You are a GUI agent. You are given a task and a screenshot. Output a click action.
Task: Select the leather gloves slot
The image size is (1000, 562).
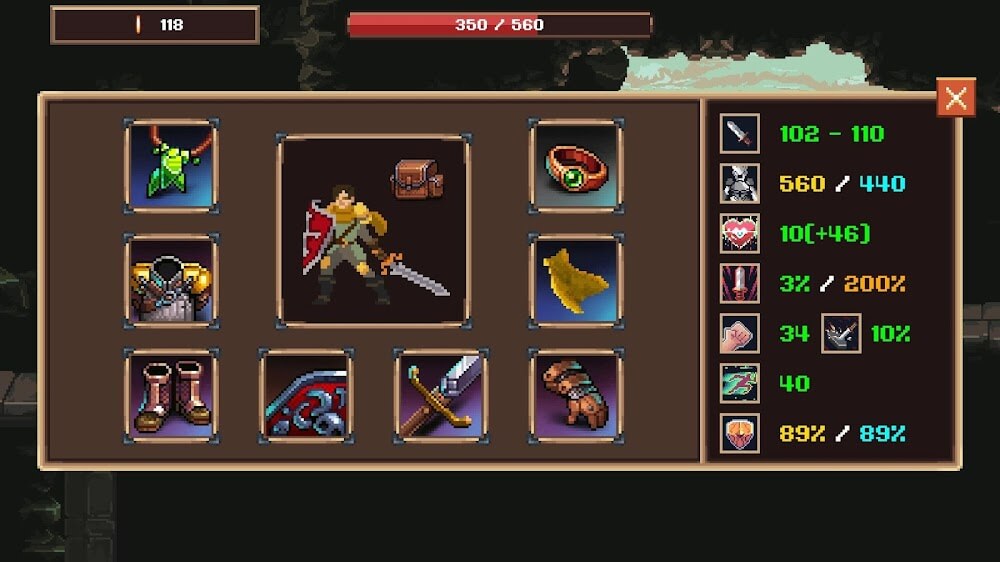point(576,396)
